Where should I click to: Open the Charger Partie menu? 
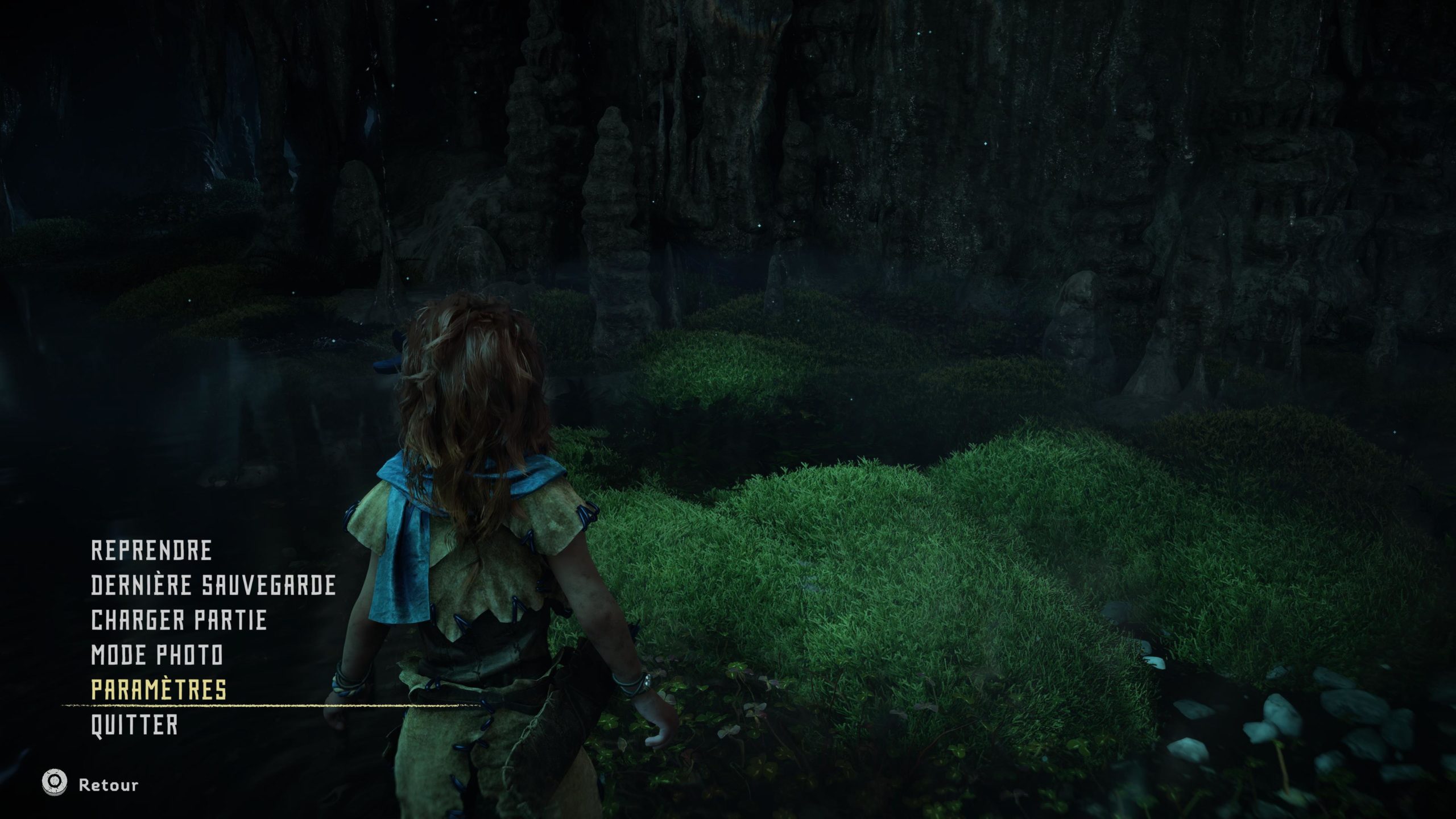(x=179, y=620)
